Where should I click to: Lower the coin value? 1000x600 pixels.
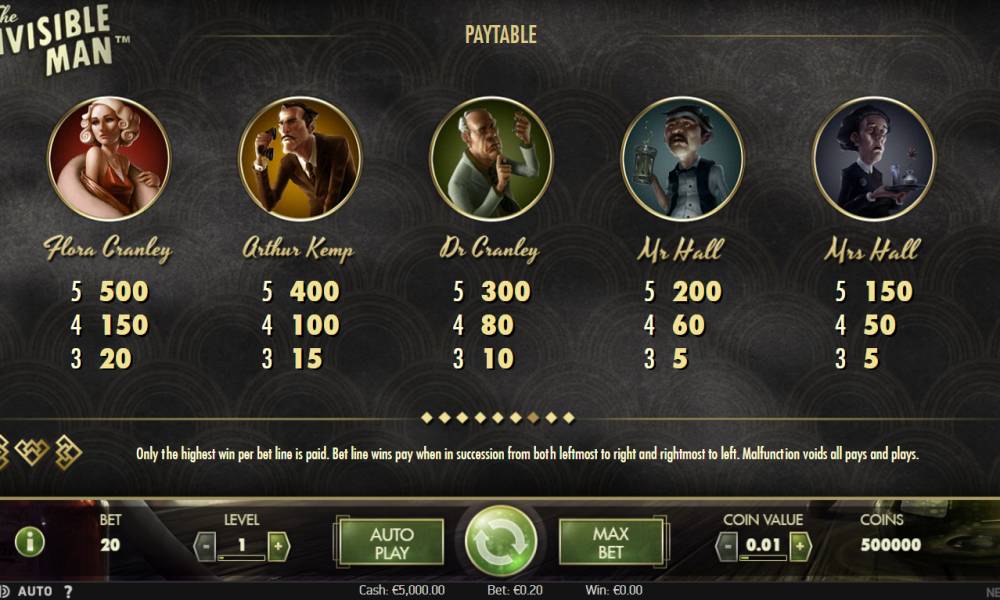coord(727,546)
